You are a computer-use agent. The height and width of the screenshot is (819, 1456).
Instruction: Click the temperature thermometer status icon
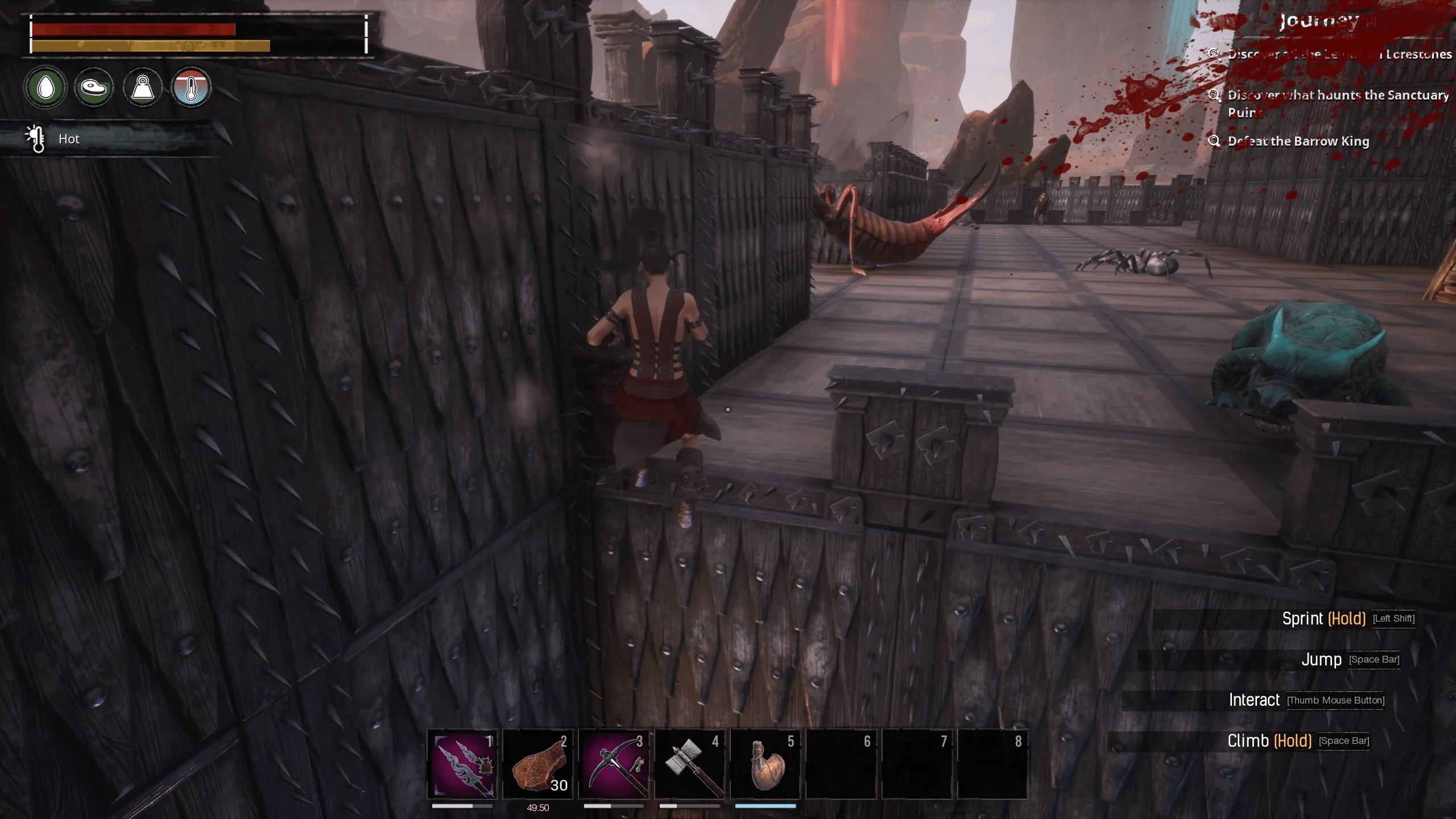(x=191, y=88)
